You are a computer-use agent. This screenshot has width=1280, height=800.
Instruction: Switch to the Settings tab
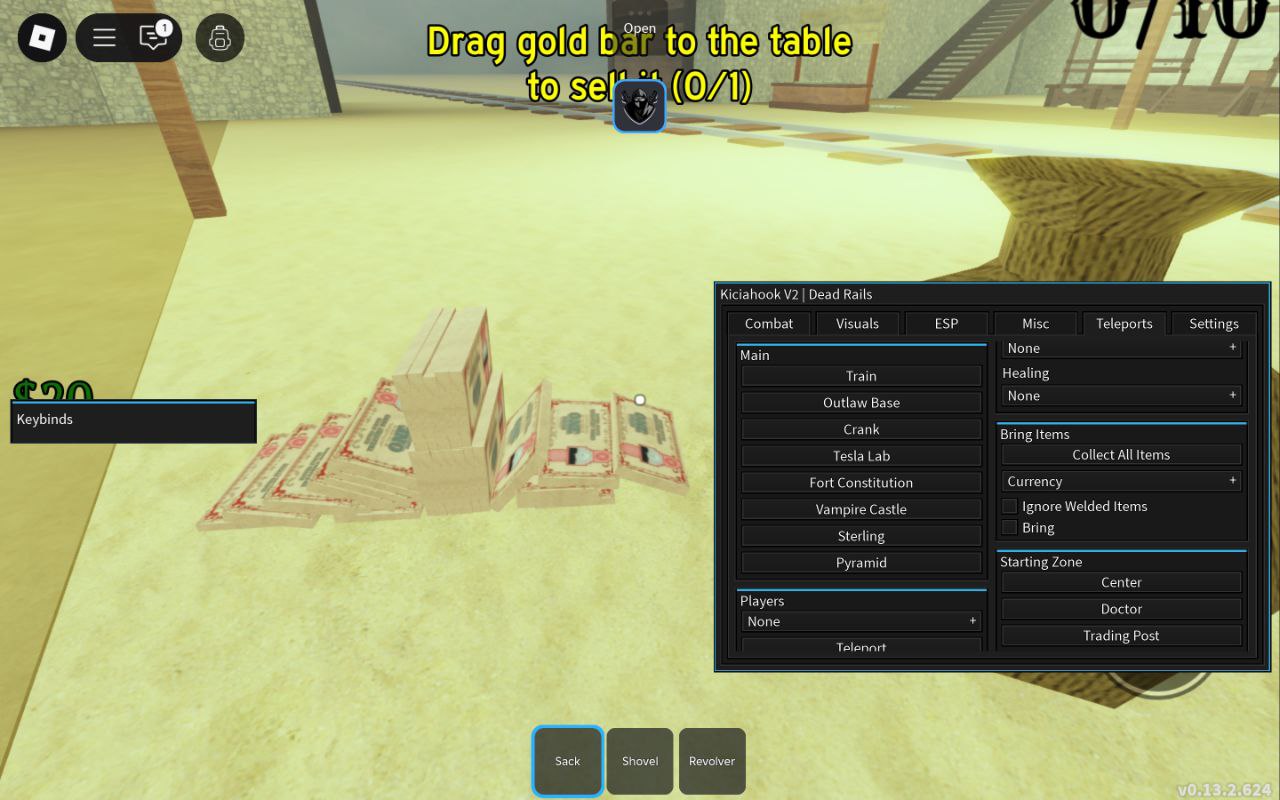click(1213, 323)
